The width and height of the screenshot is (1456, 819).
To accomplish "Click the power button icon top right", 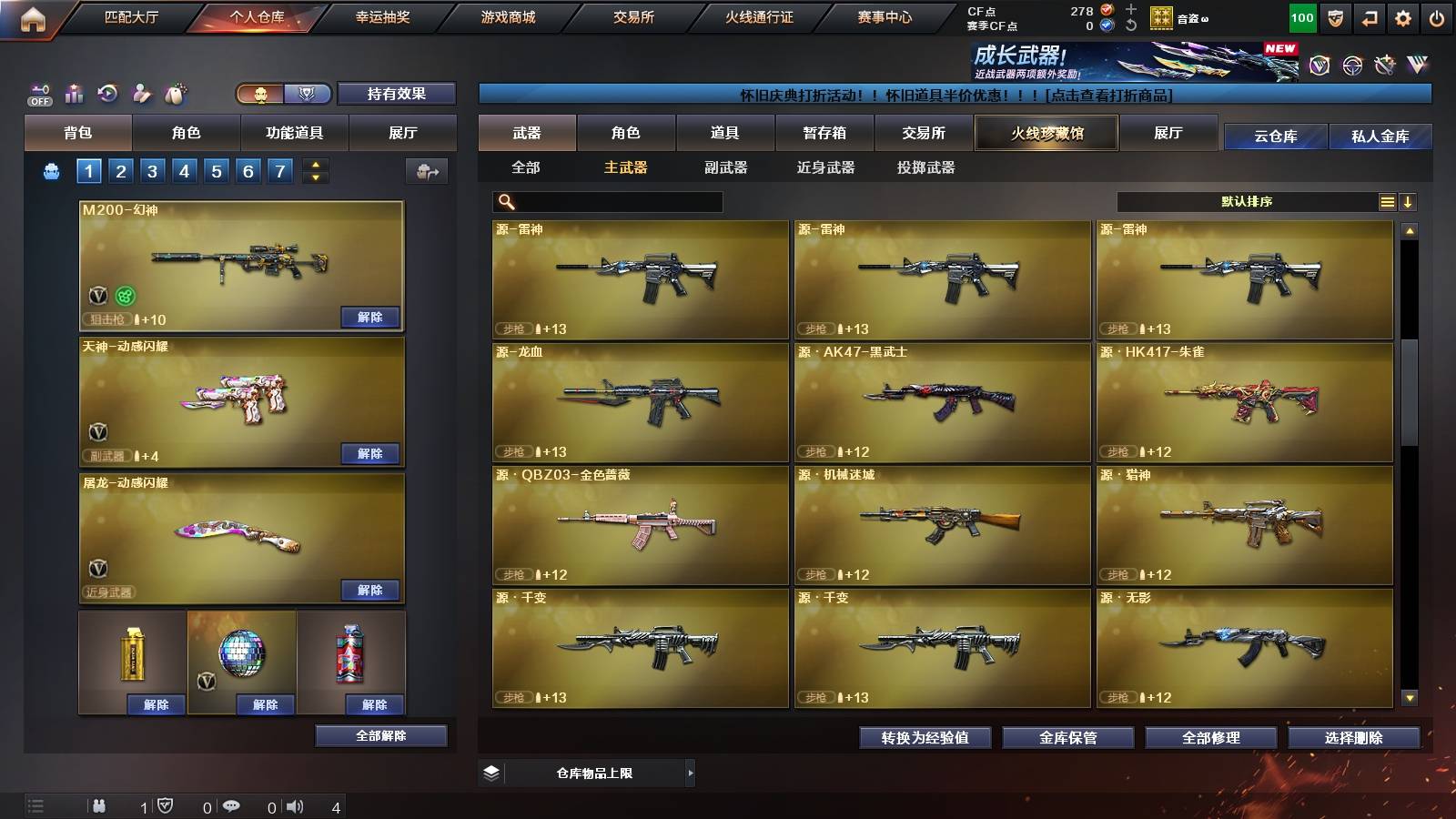I will click(1439, 16).
